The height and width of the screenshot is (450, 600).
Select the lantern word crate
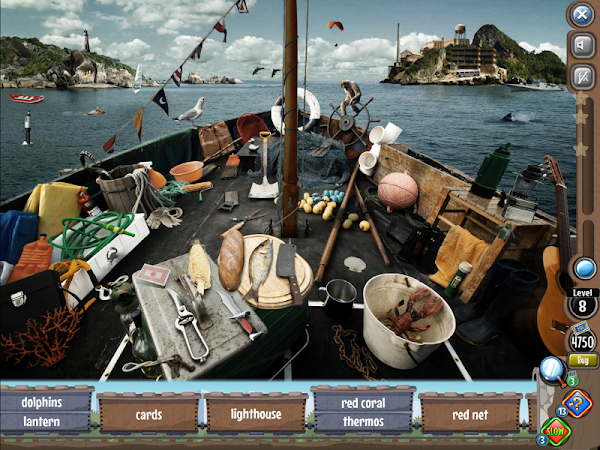coord(47,421)
